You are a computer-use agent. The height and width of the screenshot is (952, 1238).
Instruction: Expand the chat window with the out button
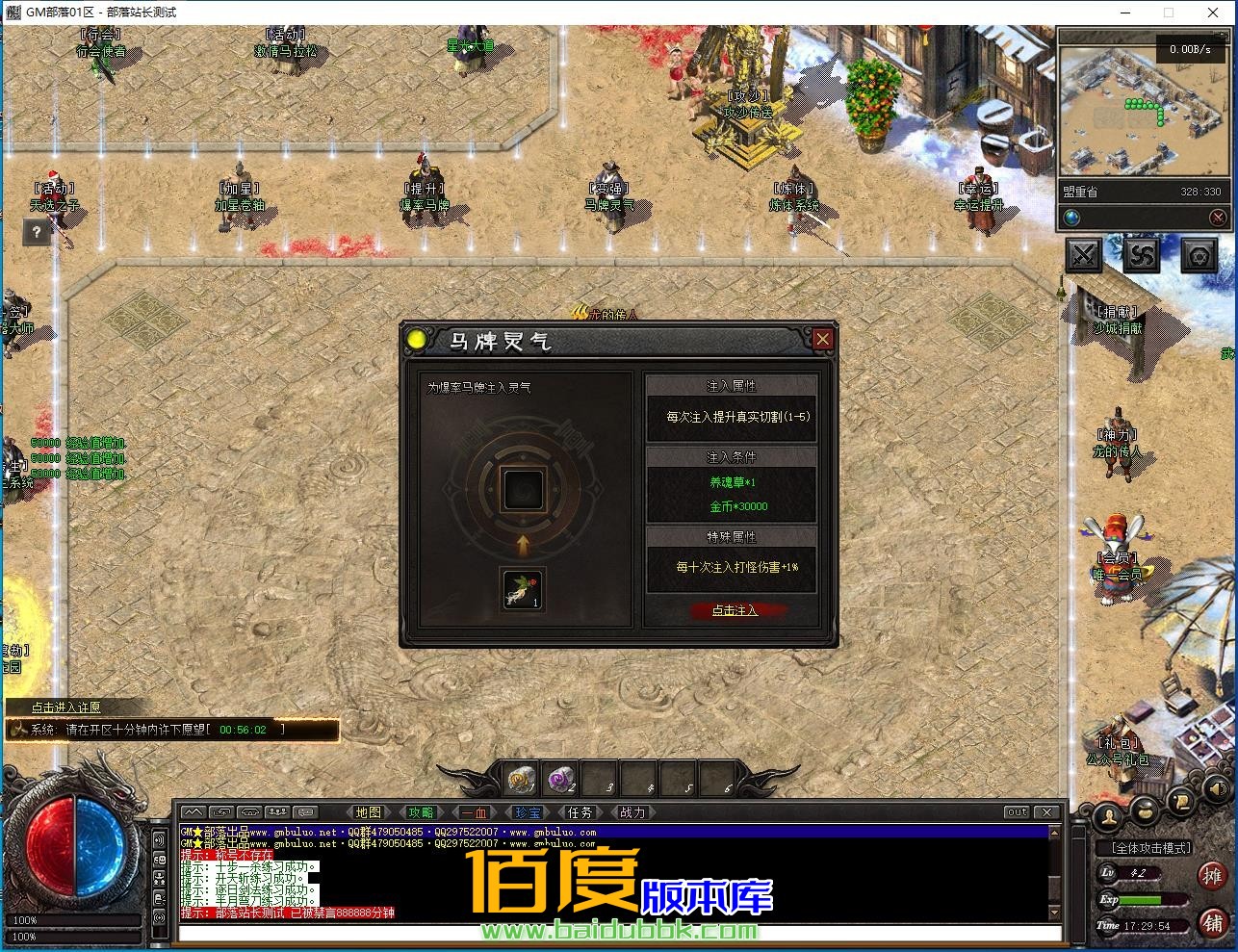click(1017, 811)
